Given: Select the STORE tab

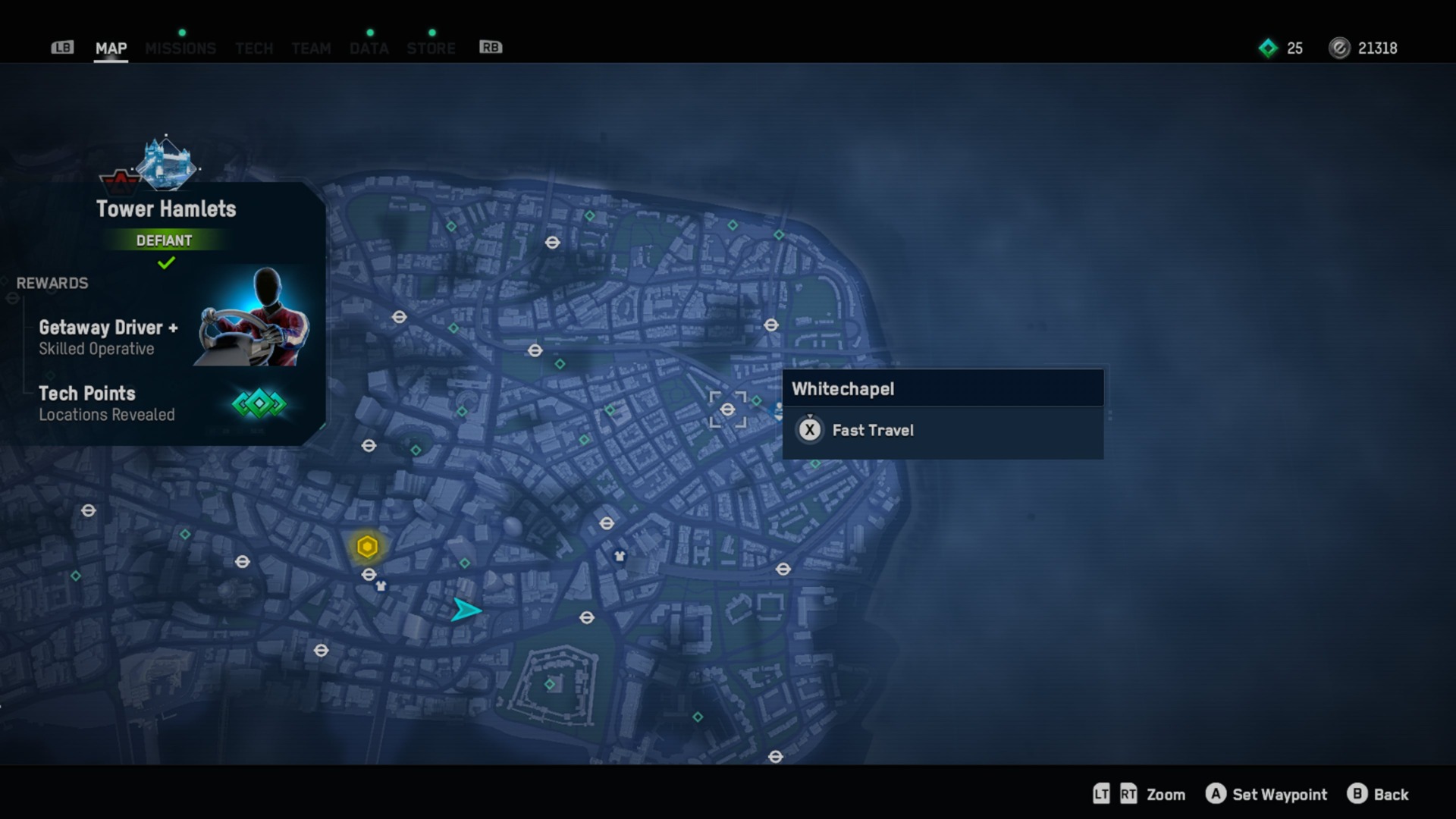Looking at the screenshot, I should (431, 48).
